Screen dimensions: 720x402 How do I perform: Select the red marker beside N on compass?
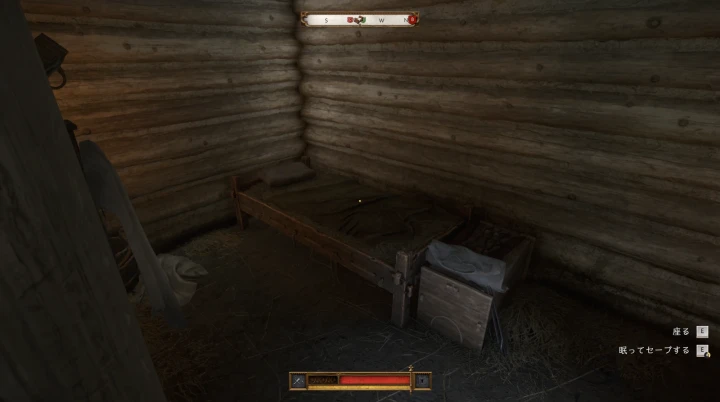click(x=412, y=19)
